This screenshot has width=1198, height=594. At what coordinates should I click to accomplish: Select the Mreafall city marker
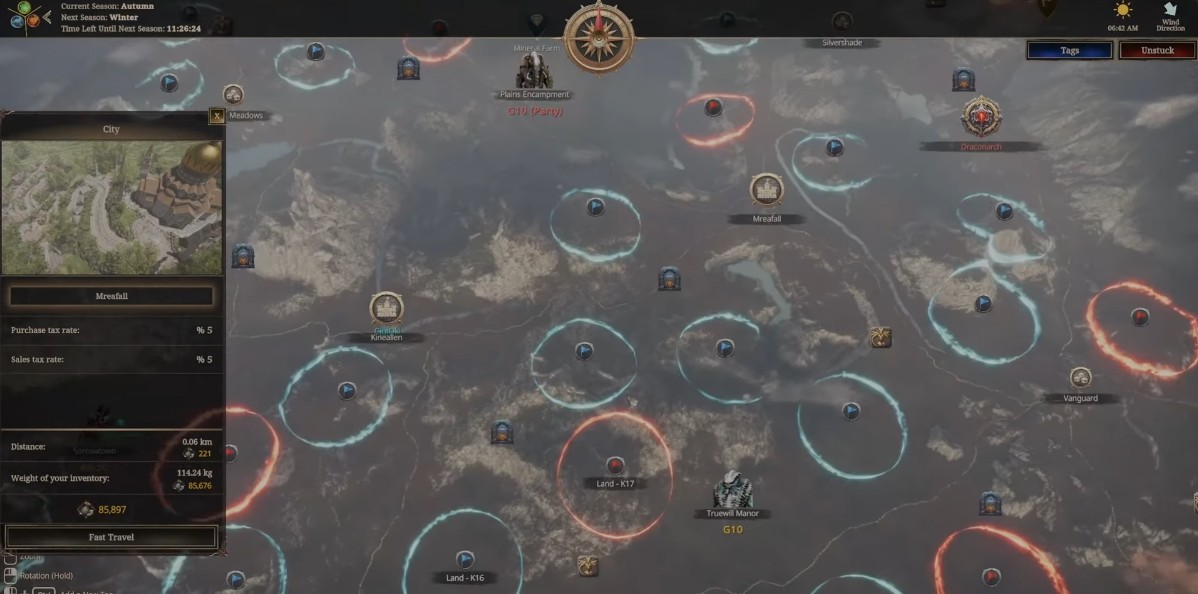click(x=766, y=190)
